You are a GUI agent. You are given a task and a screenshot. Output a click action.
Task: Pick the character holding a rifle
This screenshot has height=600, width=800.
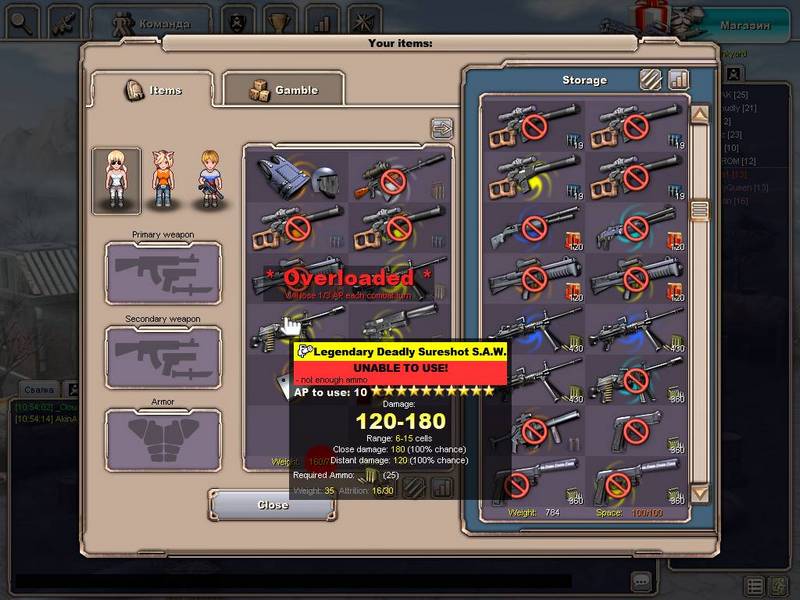click(209, 180)
